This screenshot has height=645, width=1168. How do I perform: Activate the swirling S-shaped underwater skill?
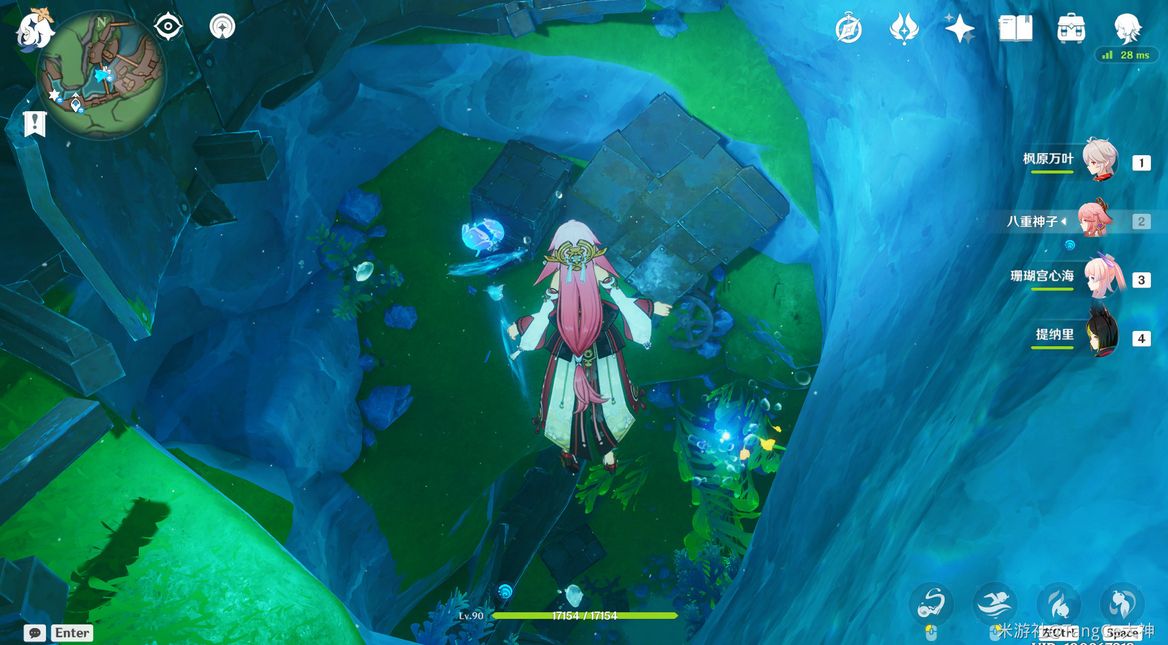(932, 603)
